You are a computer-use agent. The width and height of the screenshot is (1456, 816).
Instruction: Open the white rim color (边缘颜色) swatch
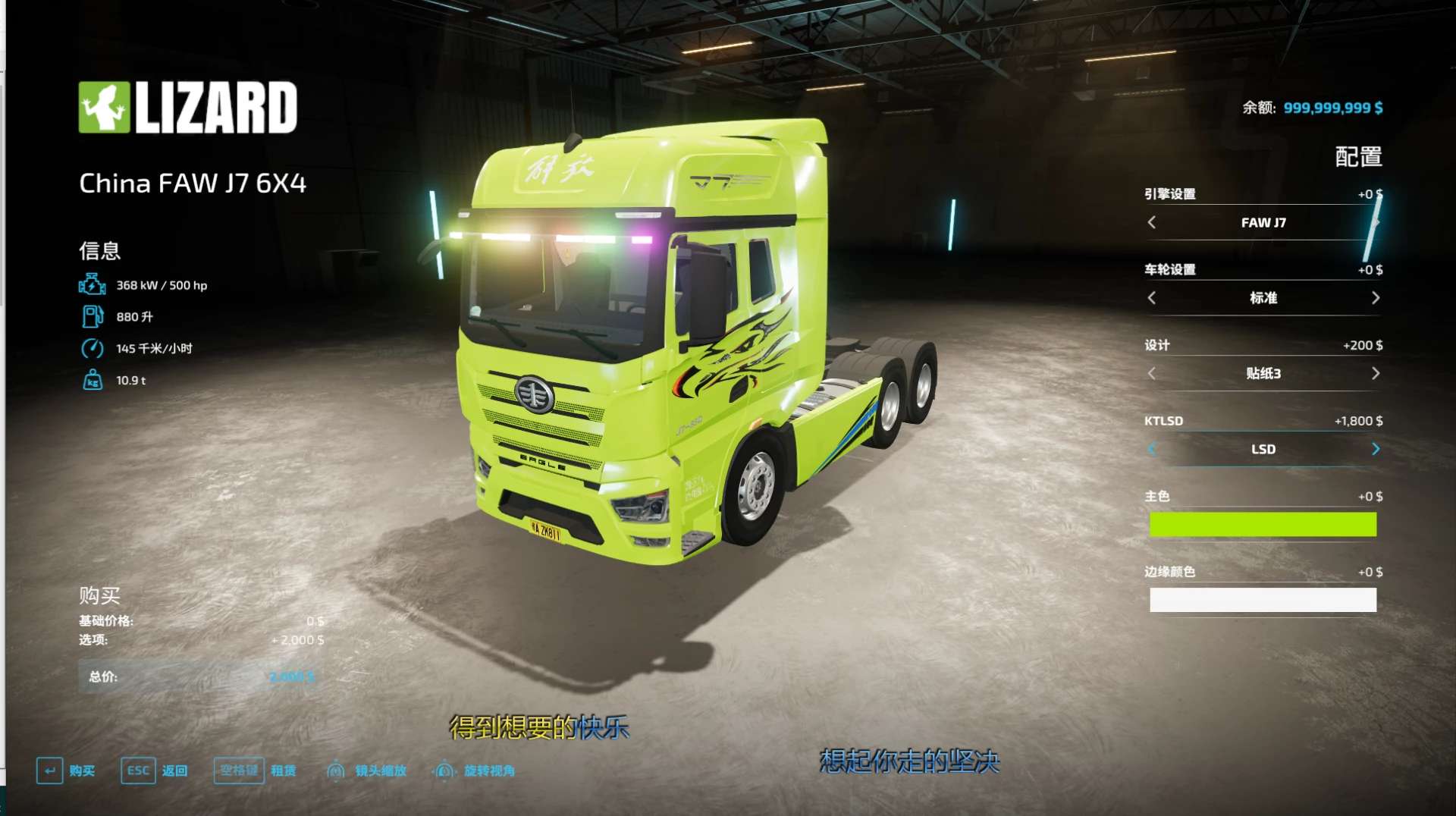coord(1263,600)
